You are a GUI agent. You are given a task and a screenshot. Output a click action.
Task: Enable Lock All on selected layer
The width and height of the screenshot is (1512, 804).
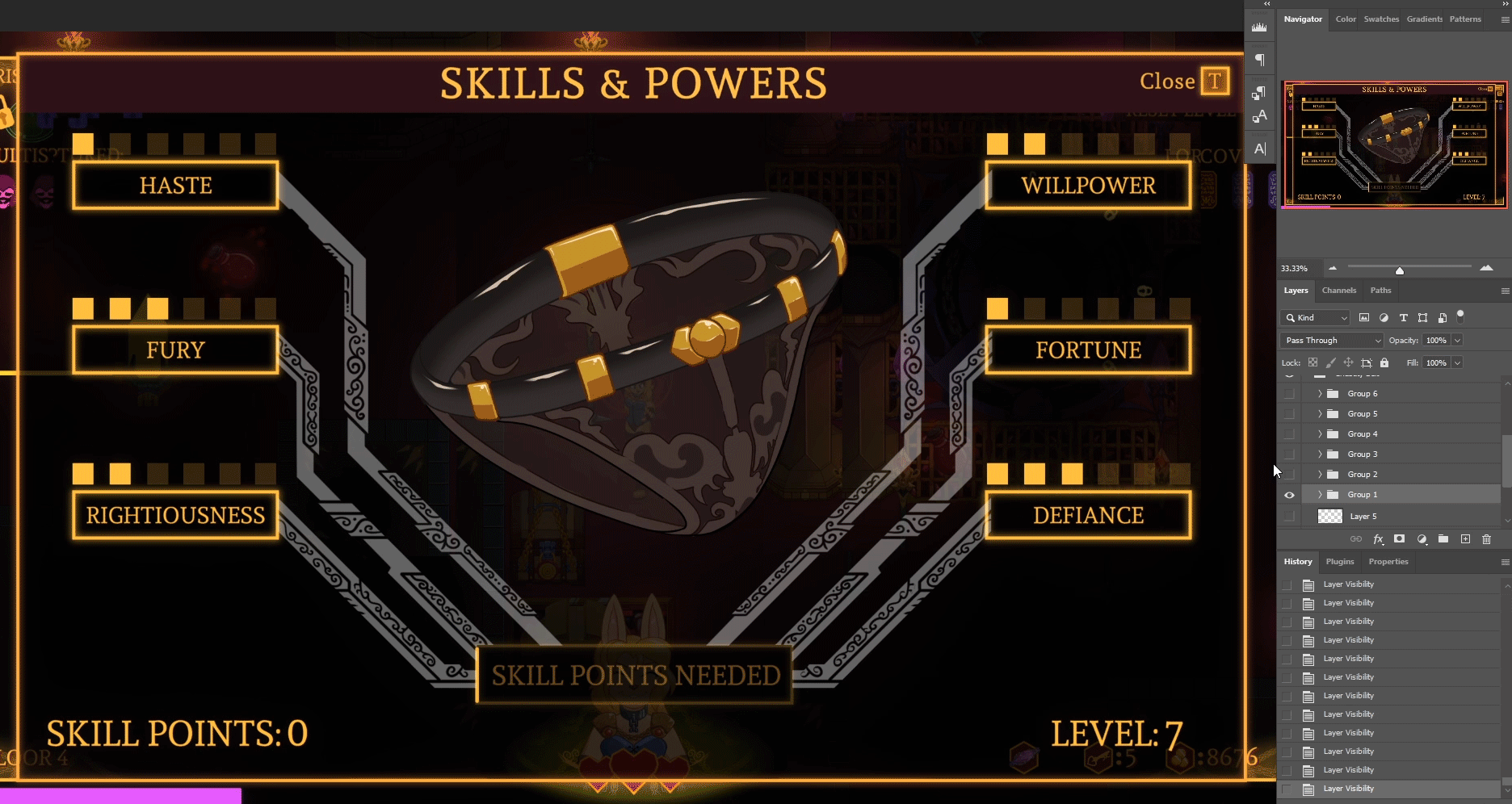[x=1384, y=362]
